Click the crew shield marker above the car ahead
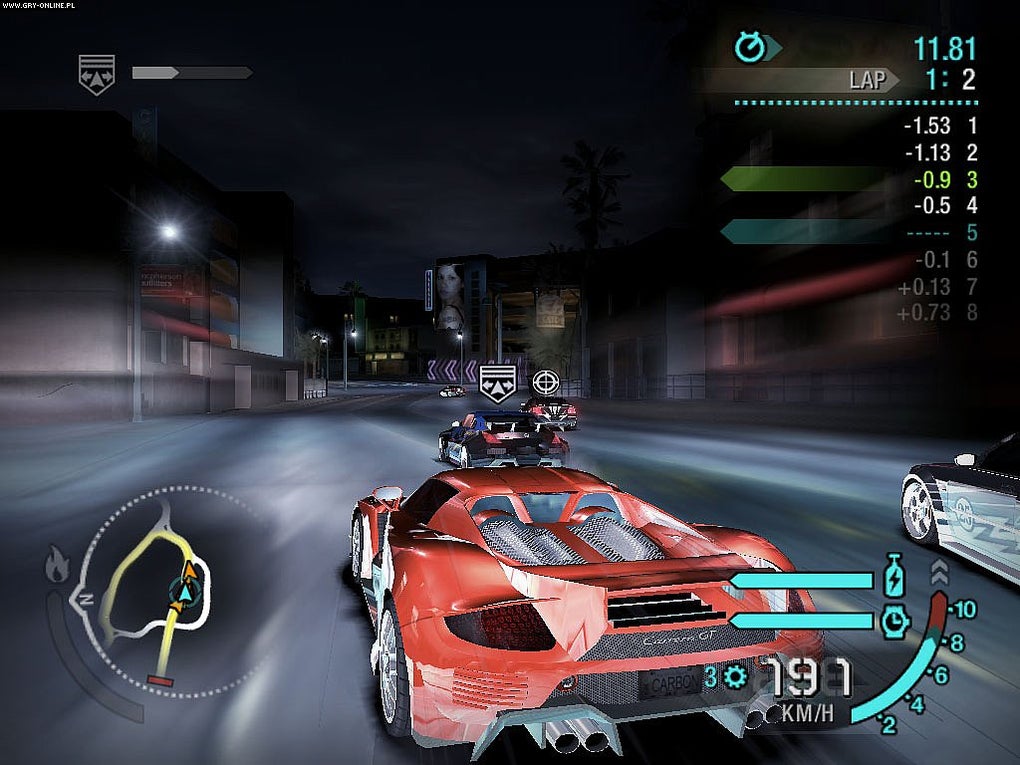1020x765 pixels. click(497, 383)
